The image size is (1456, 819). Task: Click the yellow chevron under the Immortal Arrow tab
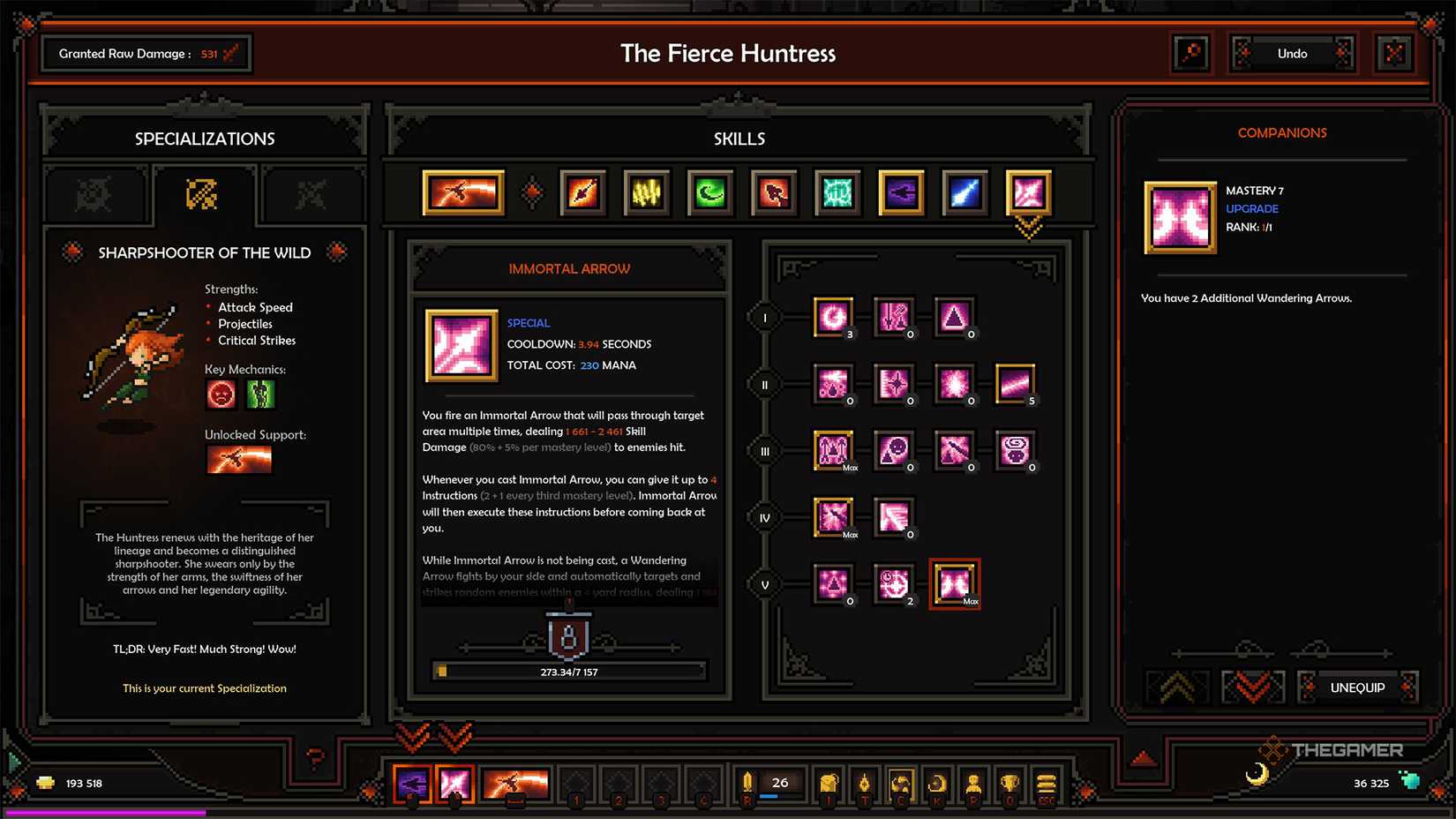1027,228
